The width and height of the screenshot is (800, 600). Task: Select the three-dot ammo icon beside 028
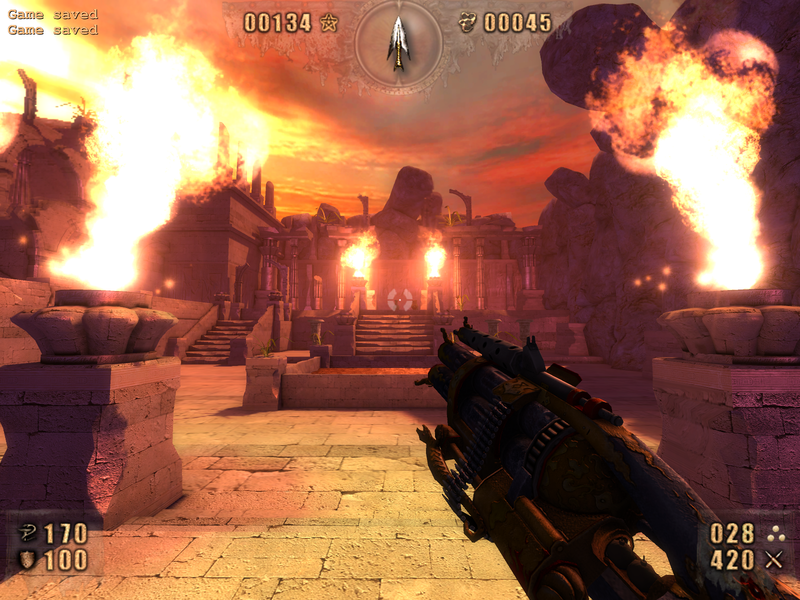point(773,533)
